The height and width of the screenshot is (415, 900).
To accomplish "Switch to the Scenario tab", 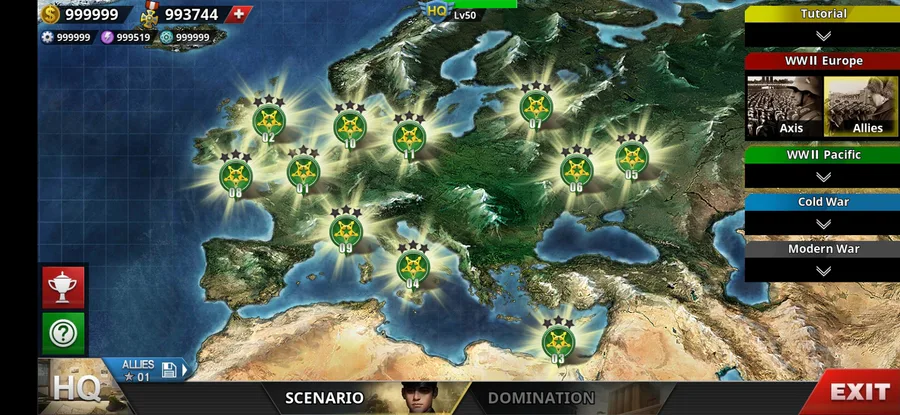I will [x=324, y=397].
